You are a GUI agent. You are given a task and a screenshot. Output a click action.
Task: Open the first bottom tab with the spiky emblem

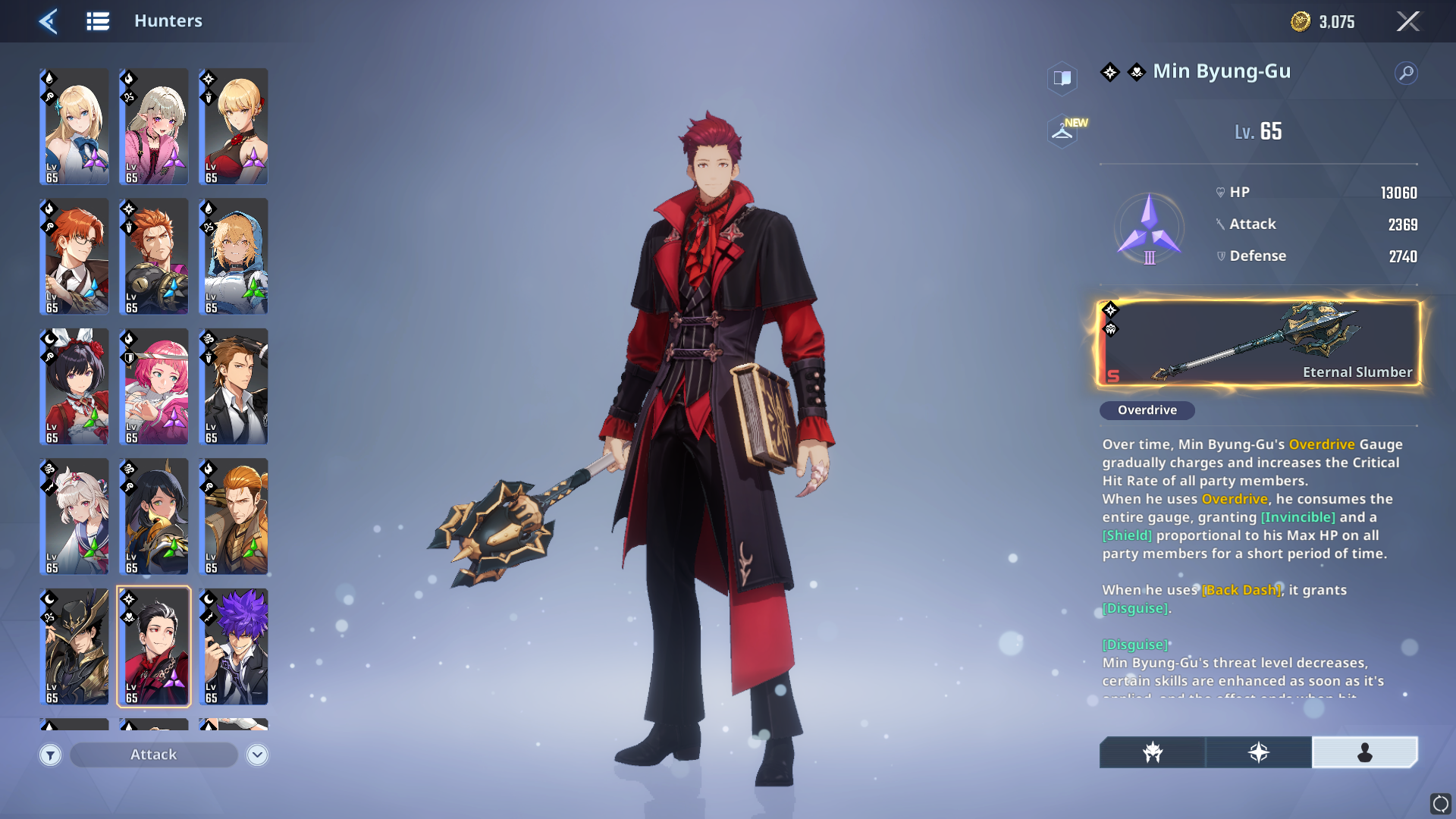pos(1153,752)
